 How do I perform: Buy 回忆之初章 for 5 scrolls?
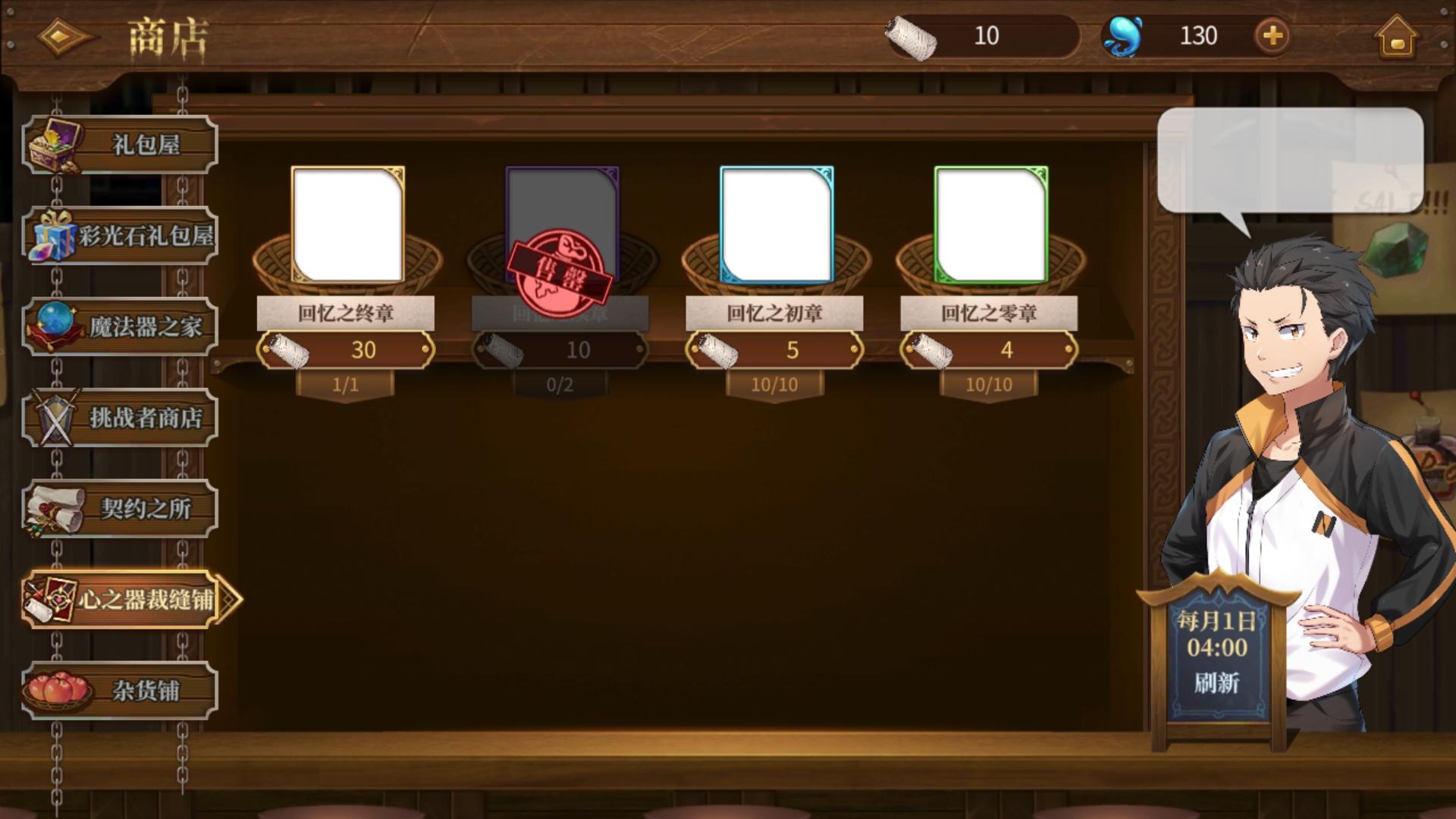775,350
